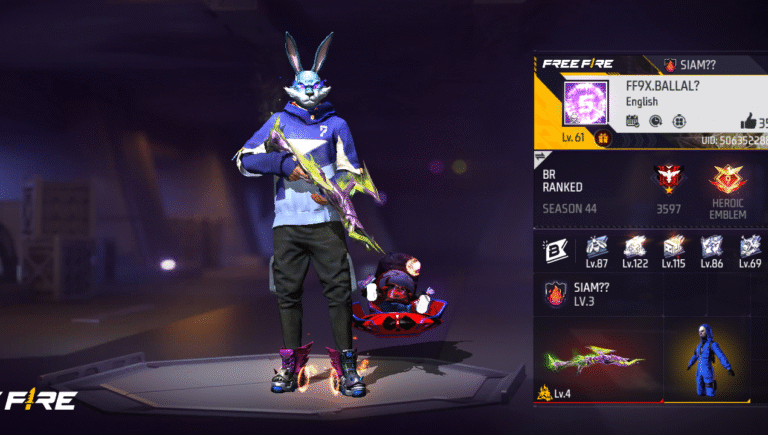Select the Lv.122 weapon mastery icon
This screenshot has height=435, width=768.
point(636,247)
